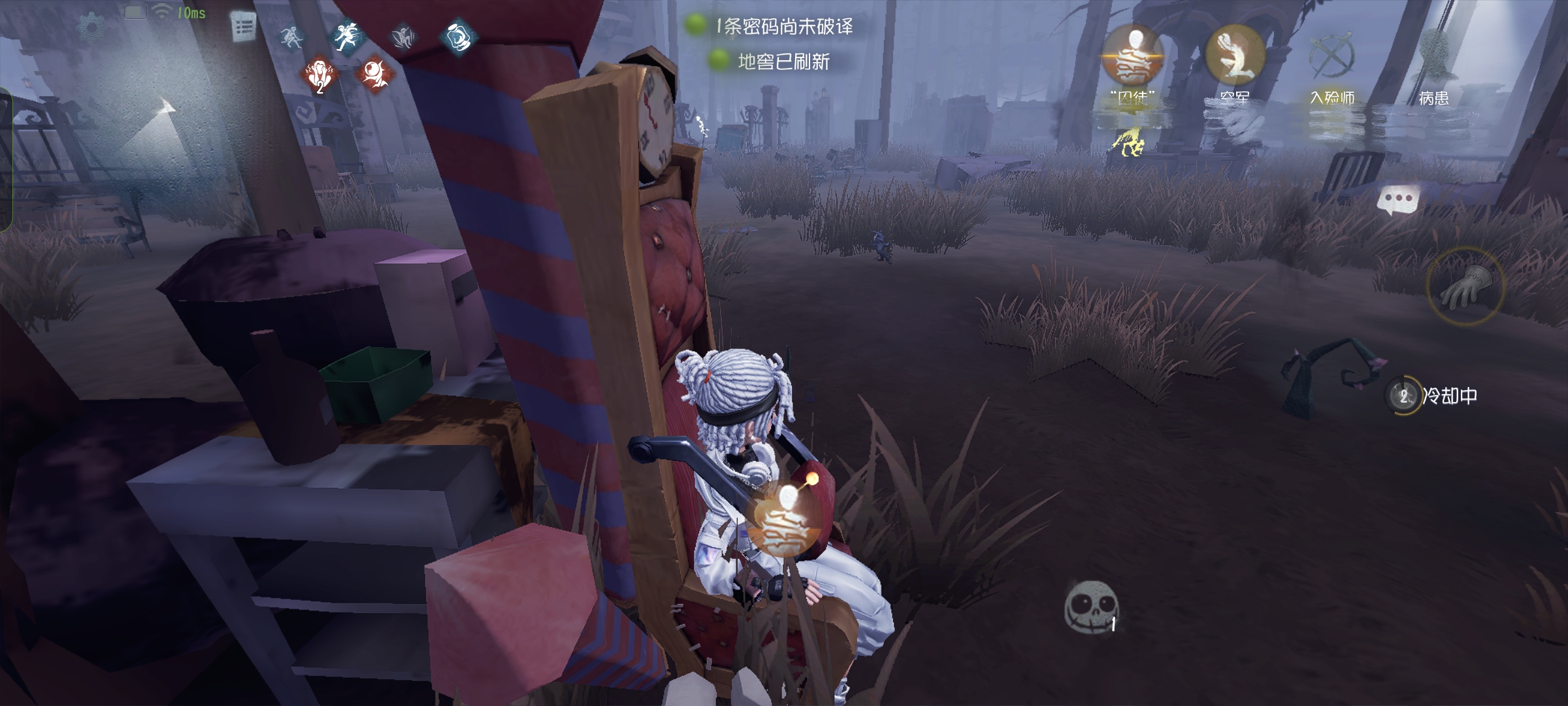1568x706 pixels.
Task: Select the 病患 survivor status icon
Action: [1435, 58]
